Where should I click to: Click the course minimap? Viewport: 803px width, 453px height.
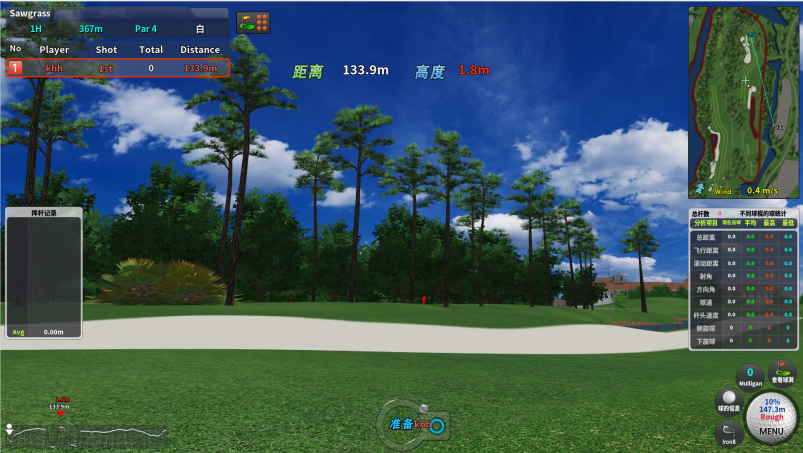pos(744,102)
